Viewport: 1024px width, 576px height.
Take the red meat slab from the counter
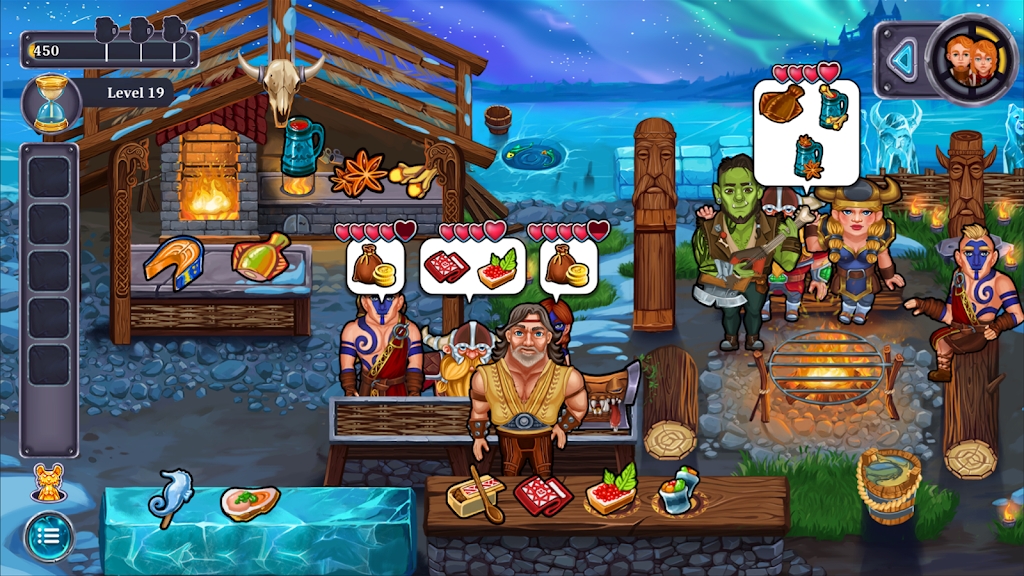point(542,494)
